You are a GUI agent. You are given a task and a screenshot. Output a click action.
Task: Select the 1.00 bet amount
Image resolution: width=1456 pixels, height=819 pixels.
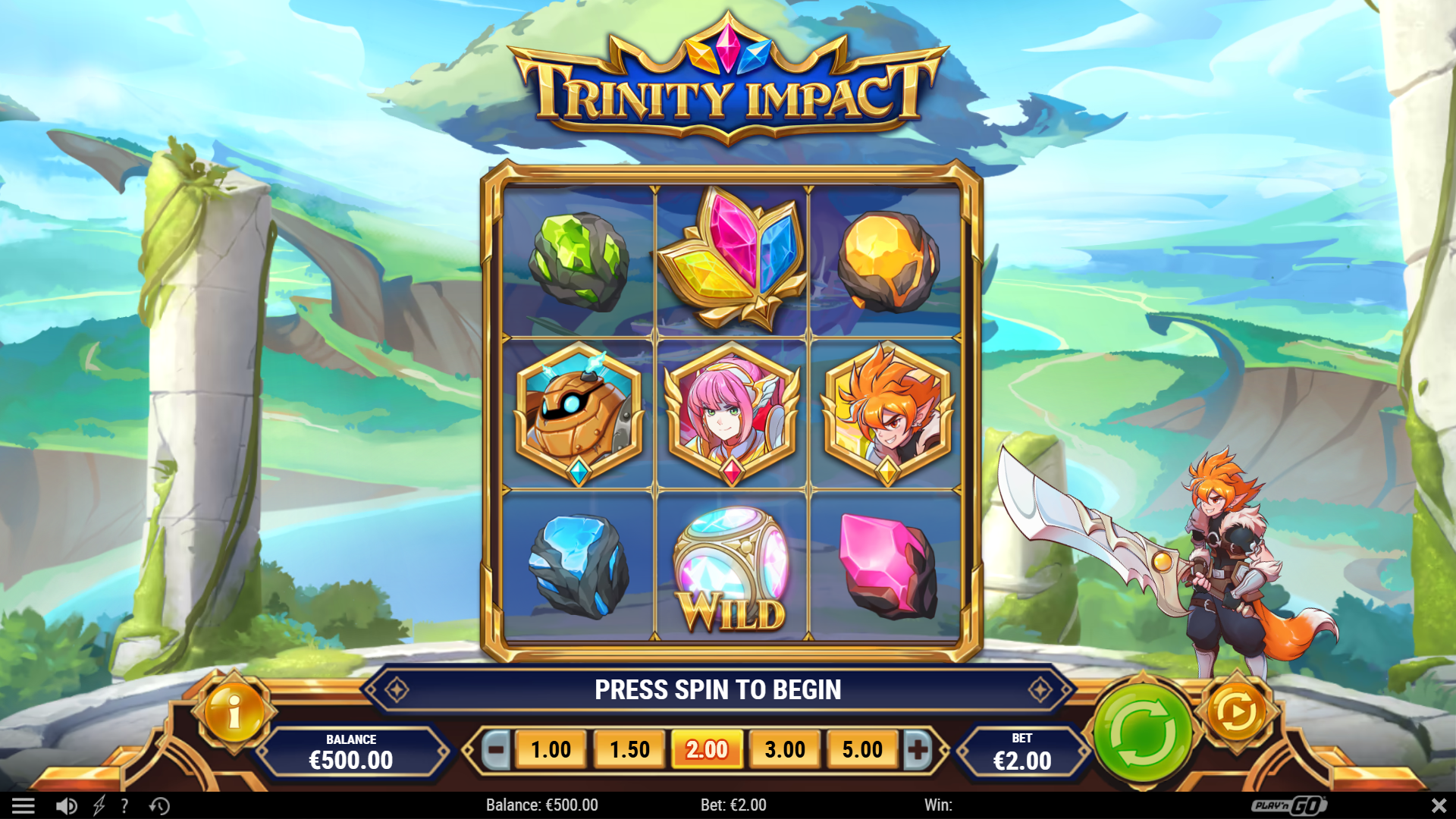pos(551,749)
